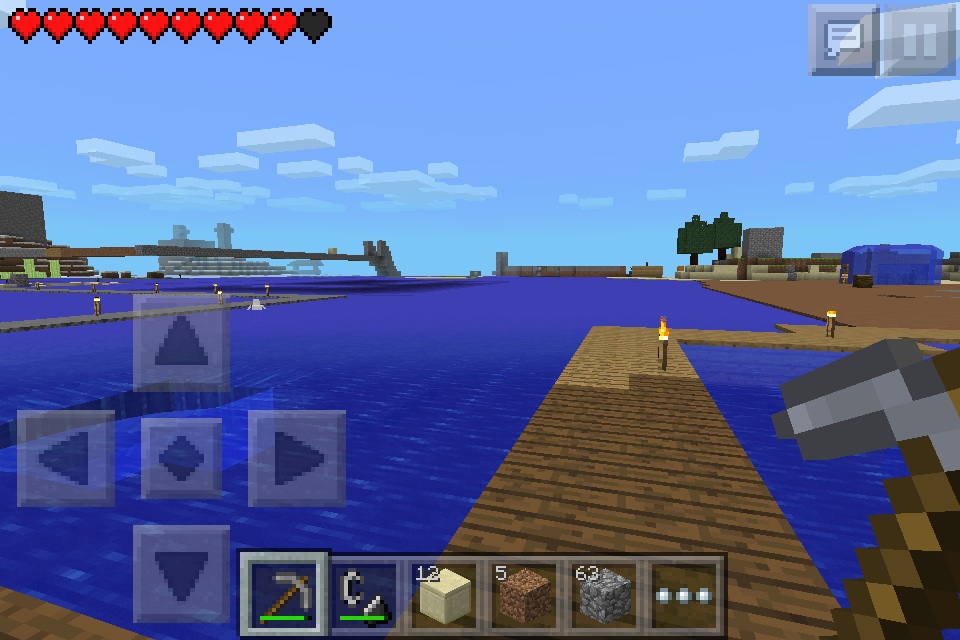Tap the strafe right arrow
960x640 pixels.
point(297,458)
